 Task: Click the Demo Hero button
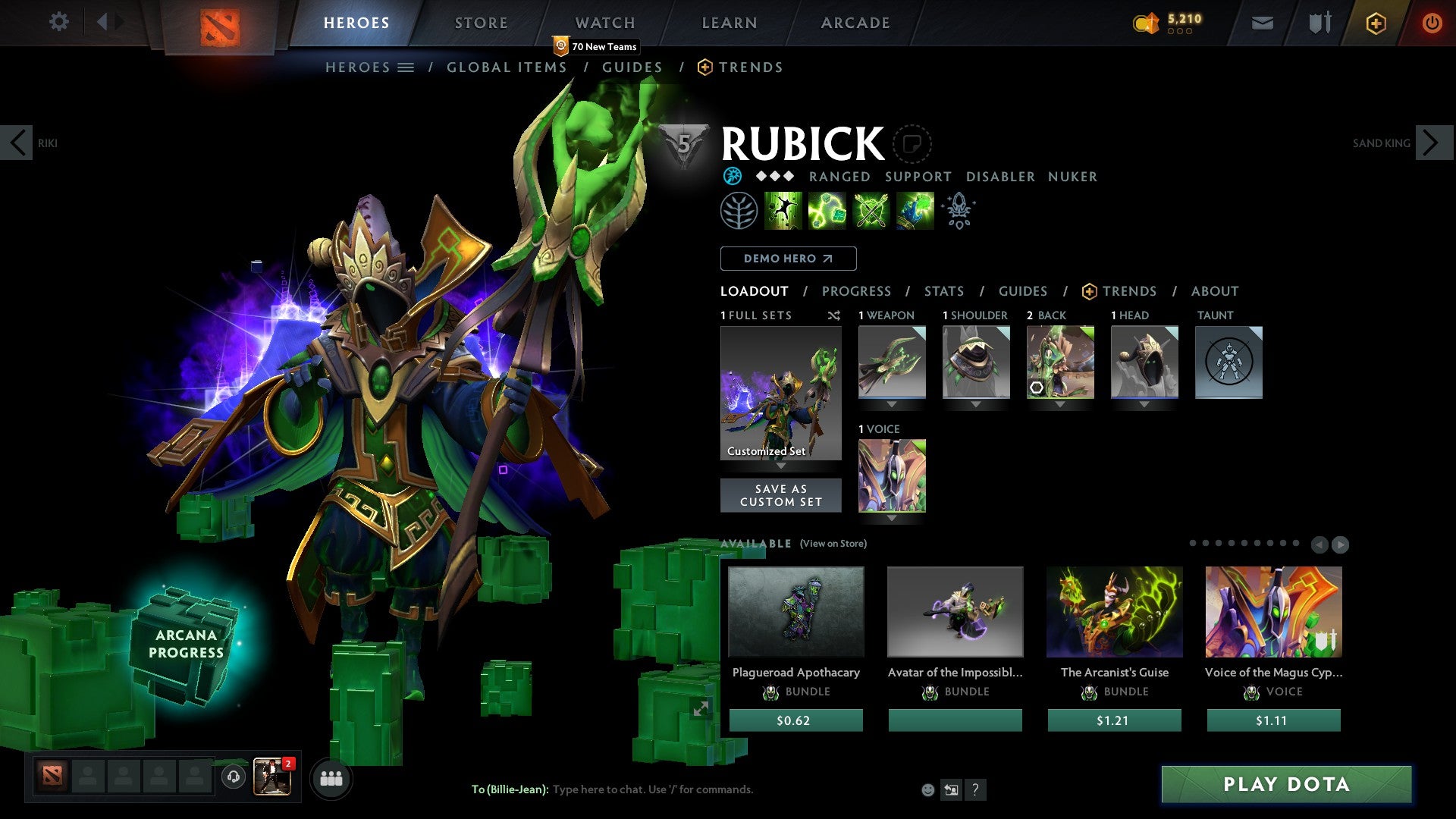point(787,258)
